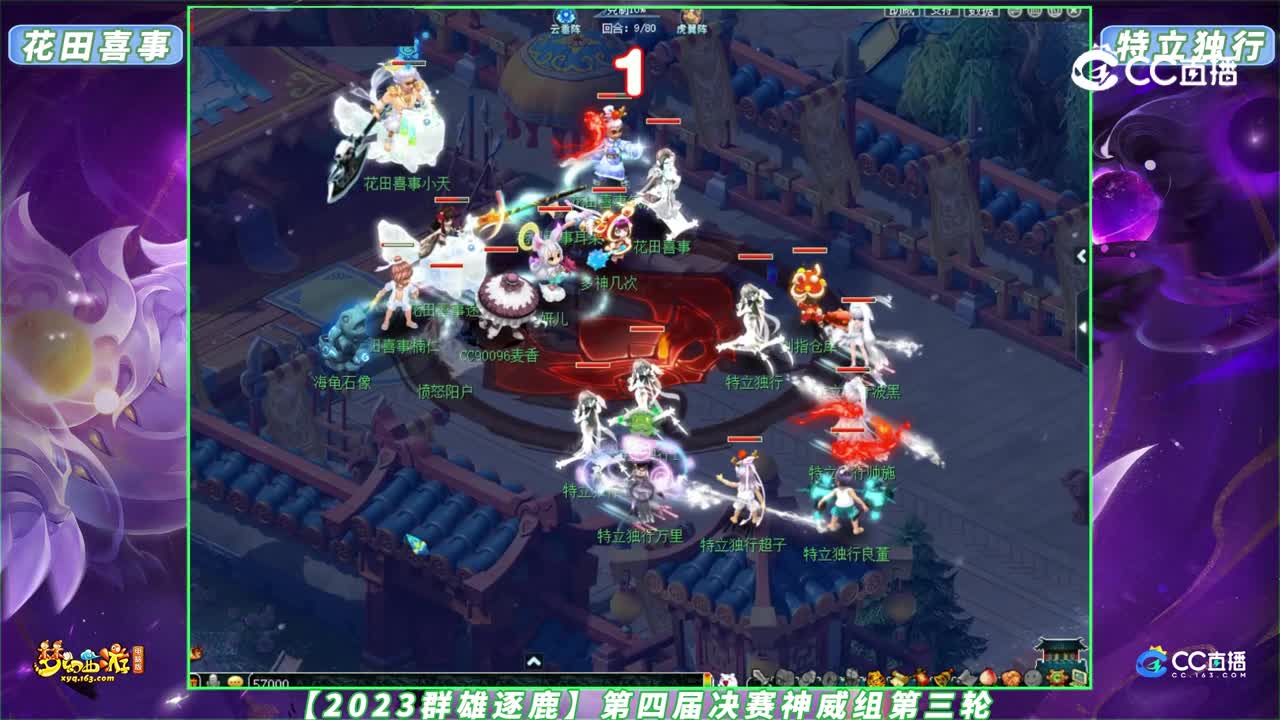Click the left arrow on the right edge
This screenshot has height=720, width=1280.
(1080, 258)
